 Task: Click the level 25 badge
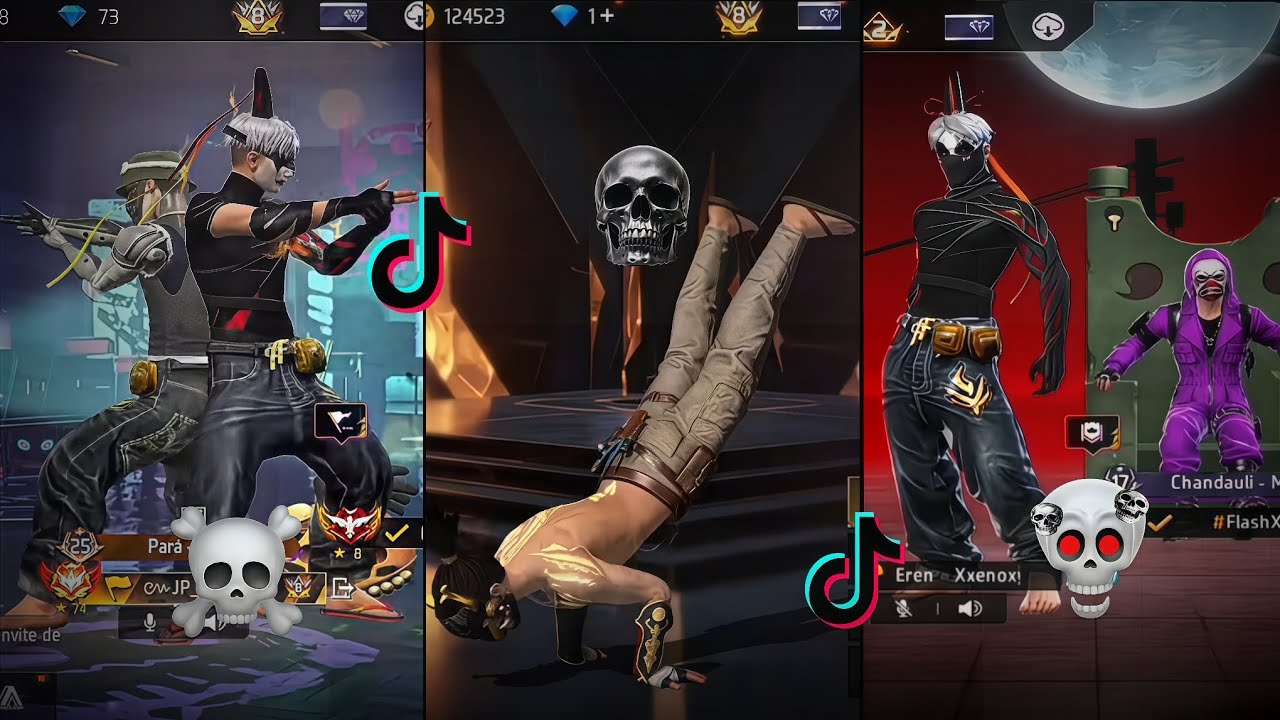click(x=79, y=545)
